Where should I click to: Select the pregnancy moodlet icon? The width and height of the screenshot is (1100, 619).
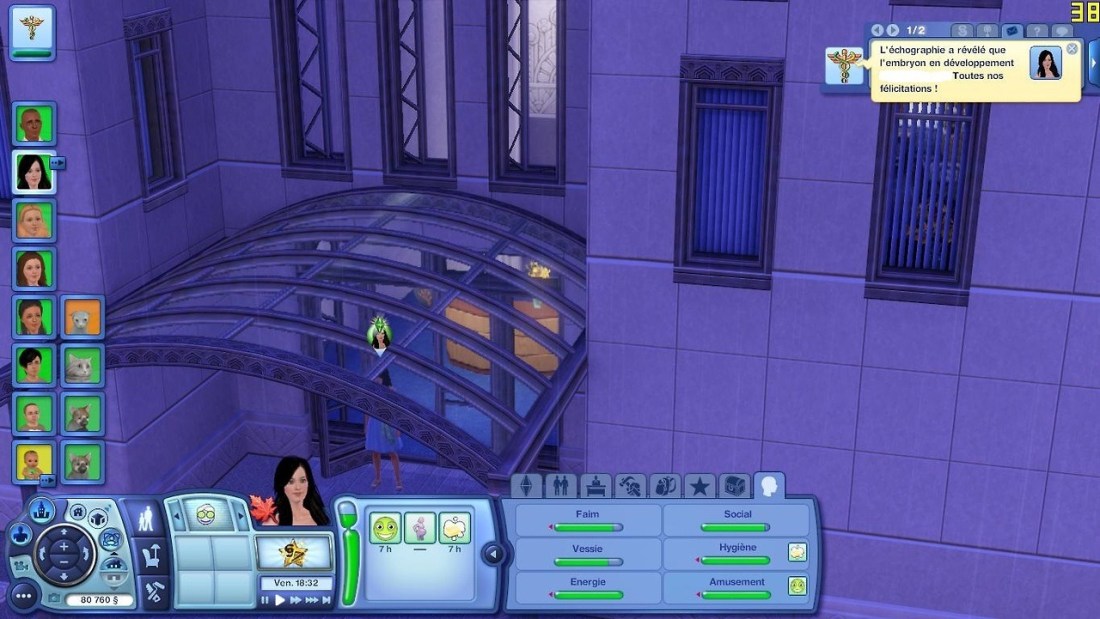coord(420,527)
